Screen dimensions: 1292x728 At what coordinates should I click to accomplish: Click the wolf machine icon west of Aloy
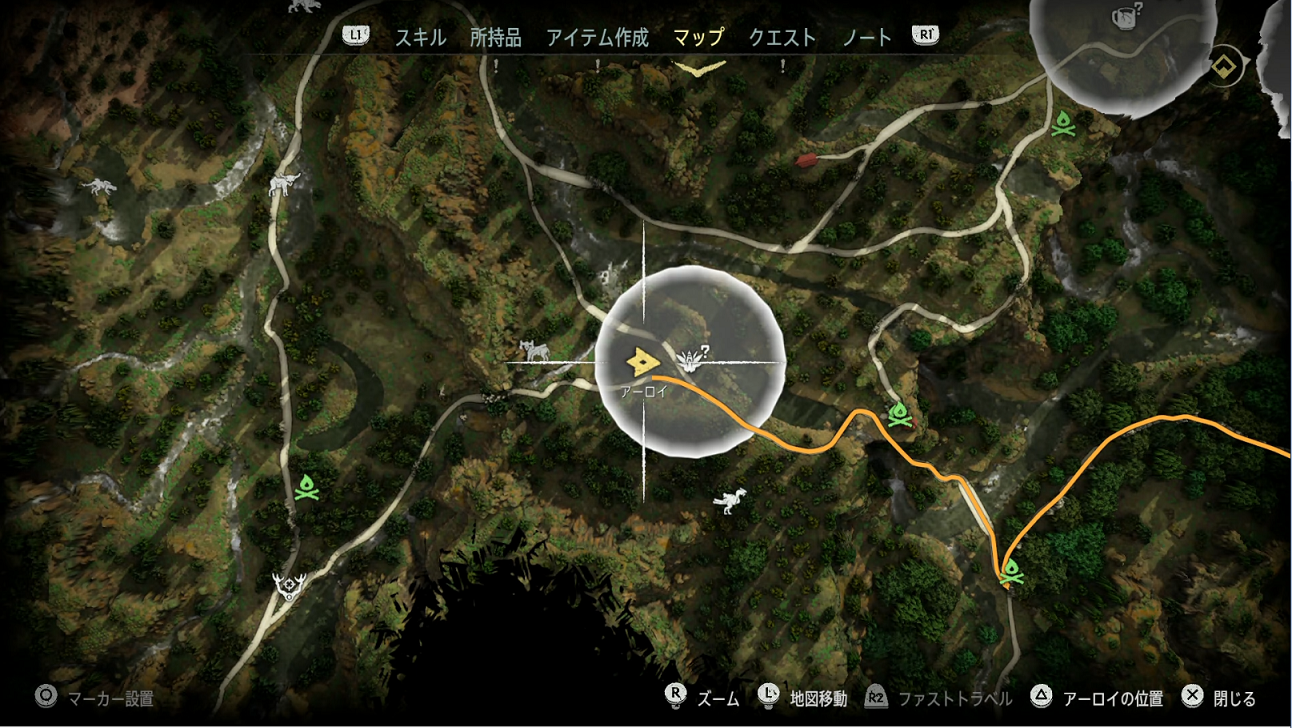pyautogui.click(x=534, y=352)
